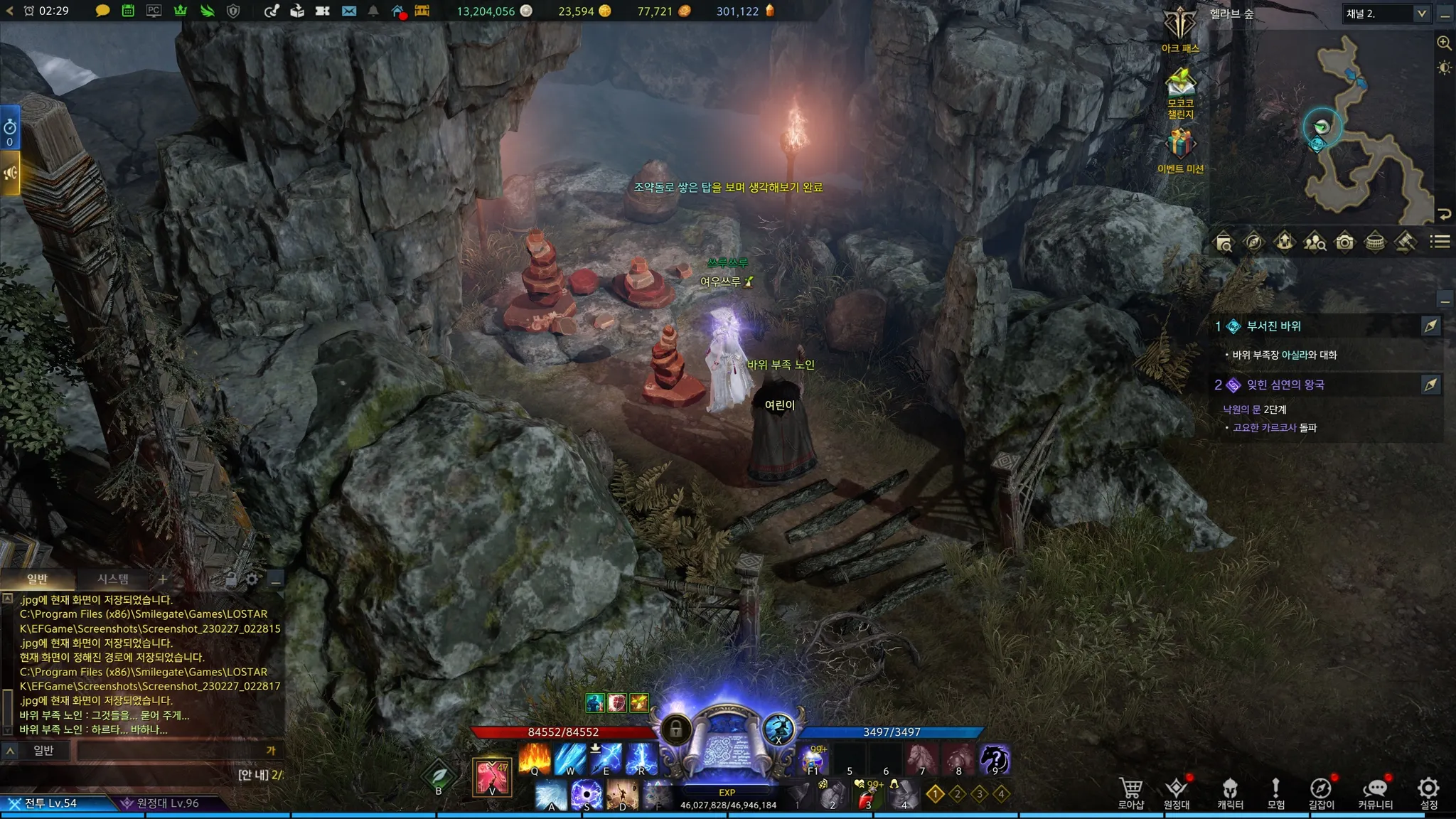Activate the fire skill on Q
This screenshot has width=1456, height=819.
(x=535, y=759)
